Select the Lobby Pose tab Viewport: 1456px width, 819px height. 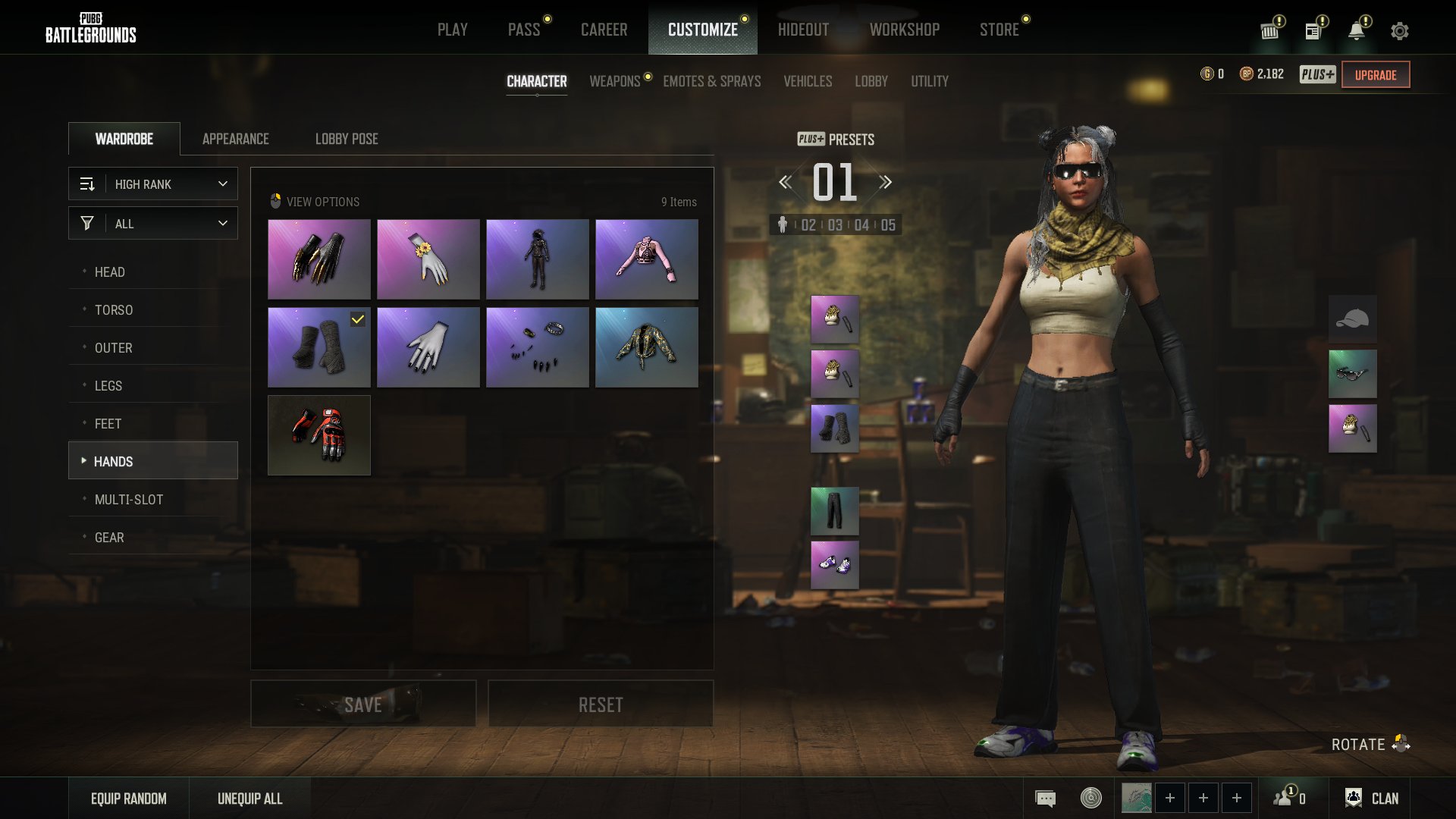347,139
